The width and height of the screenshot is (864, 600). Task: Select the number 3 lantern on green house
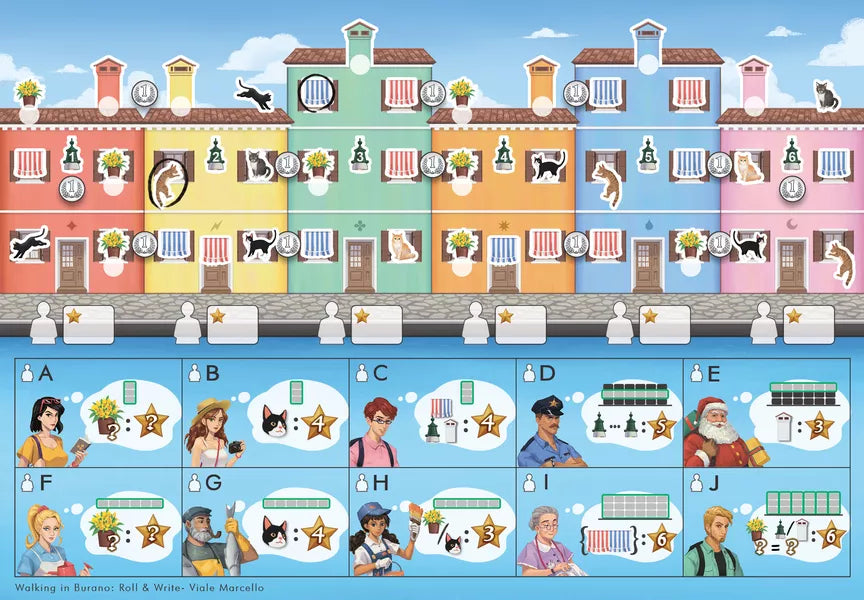tap(360, 154)
